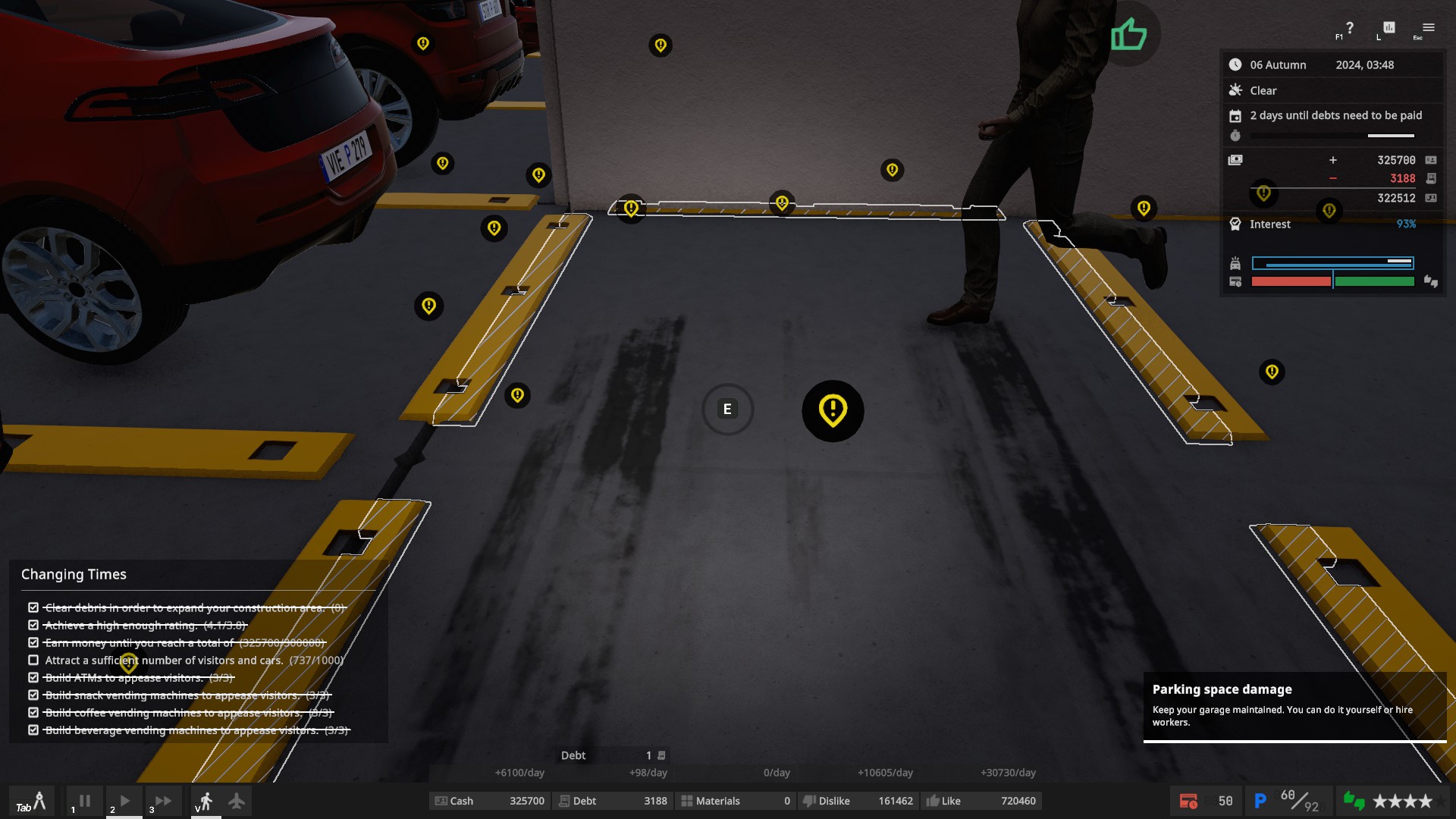
Task: Select the walking person mode icon
Action: pos(206,800)
